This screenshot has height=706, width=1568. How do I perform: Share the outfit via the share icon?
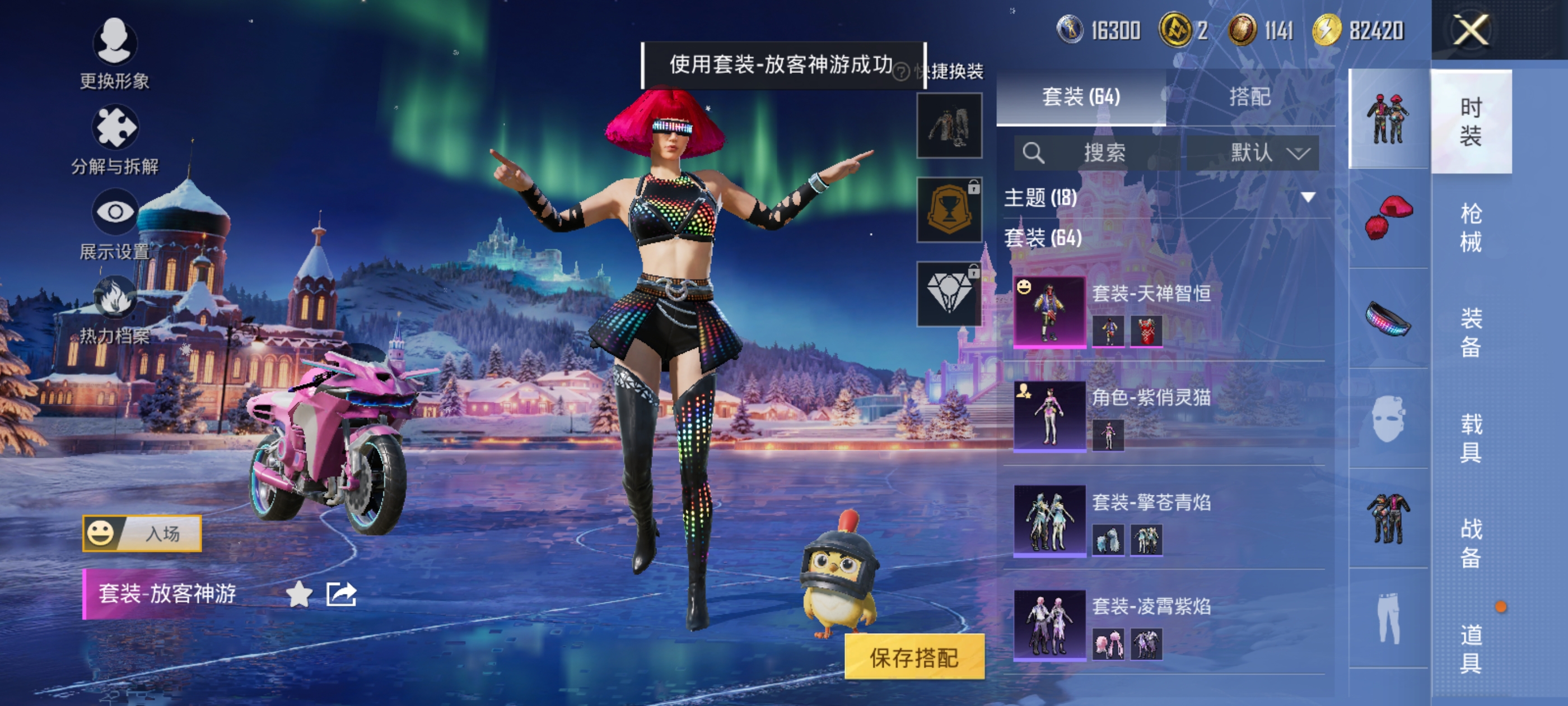point(341,594)
